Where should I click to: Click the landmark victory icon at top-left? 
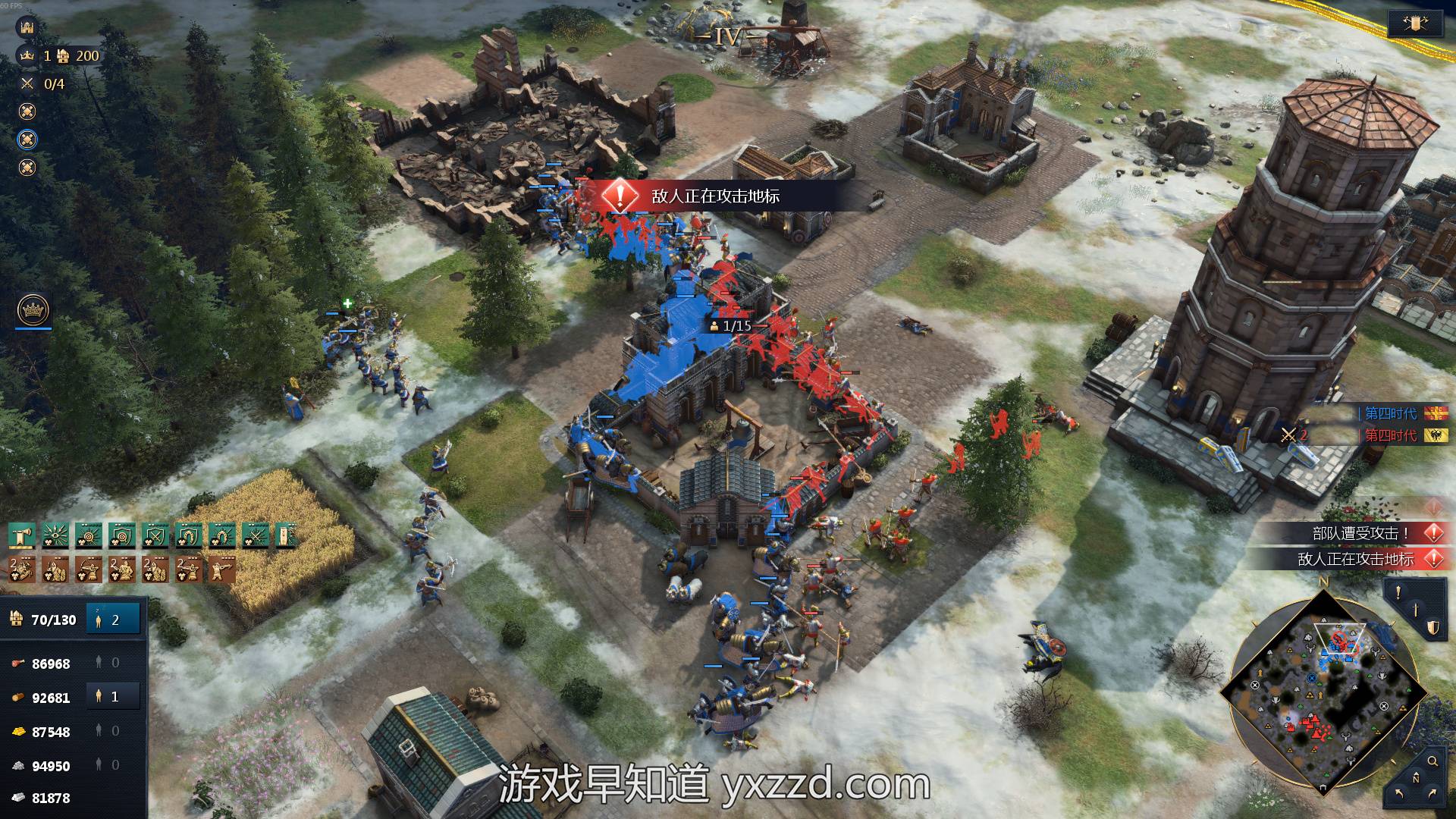pyautogui.click(x=28, y=27)
